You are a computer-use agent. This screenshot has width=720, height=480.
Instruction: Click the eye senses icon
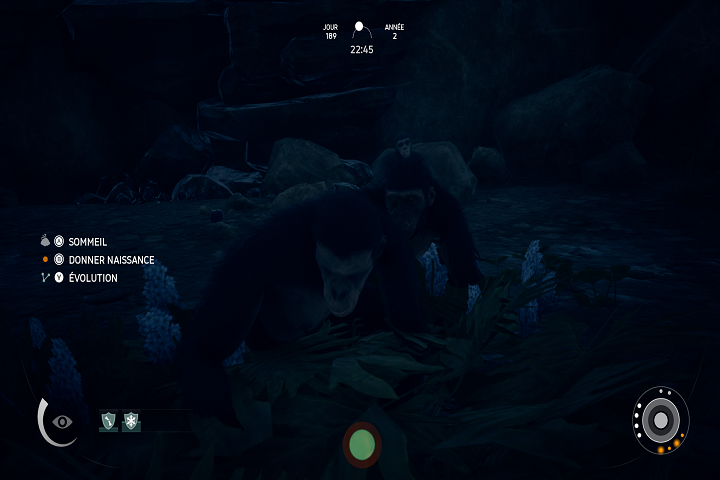click(x=63, y=421)
